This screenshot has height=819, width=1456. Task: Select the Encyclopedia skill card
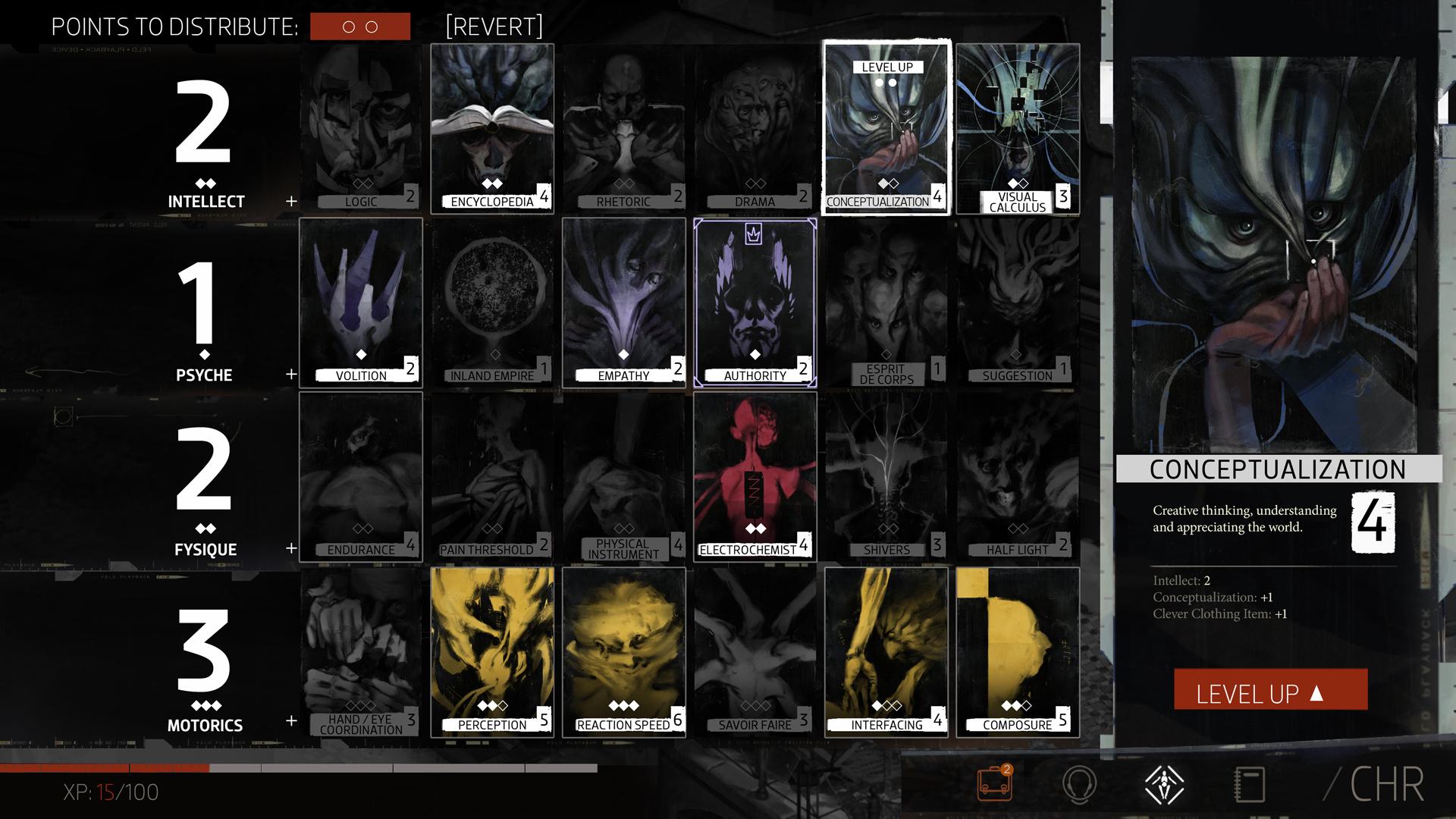[492, 128]
